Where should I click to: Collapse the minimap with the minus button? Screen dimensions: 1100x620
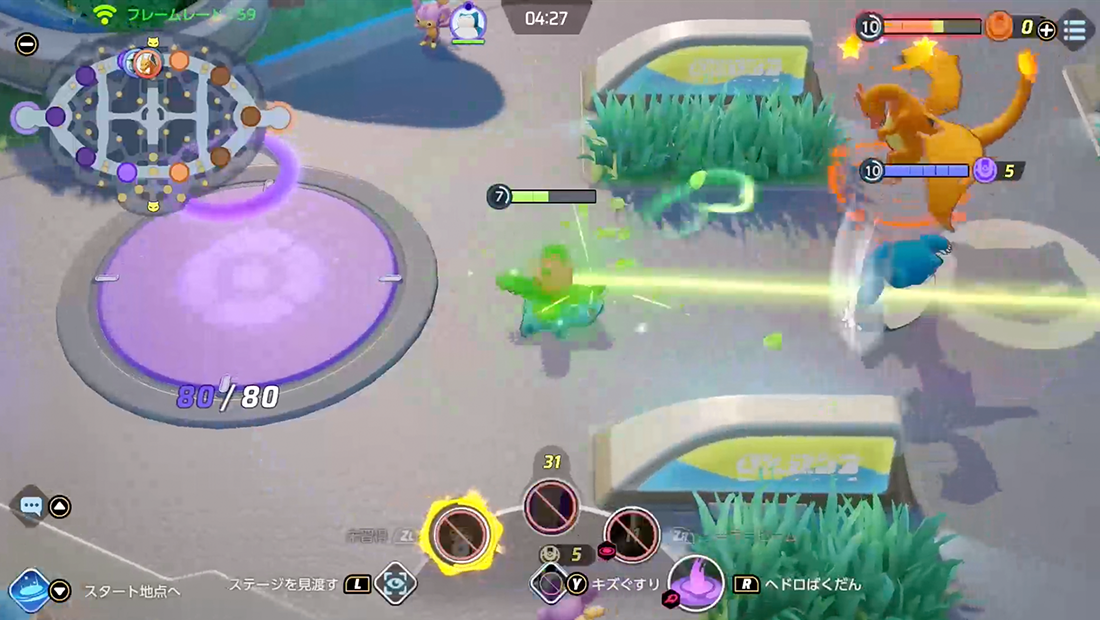click(27, 44)
